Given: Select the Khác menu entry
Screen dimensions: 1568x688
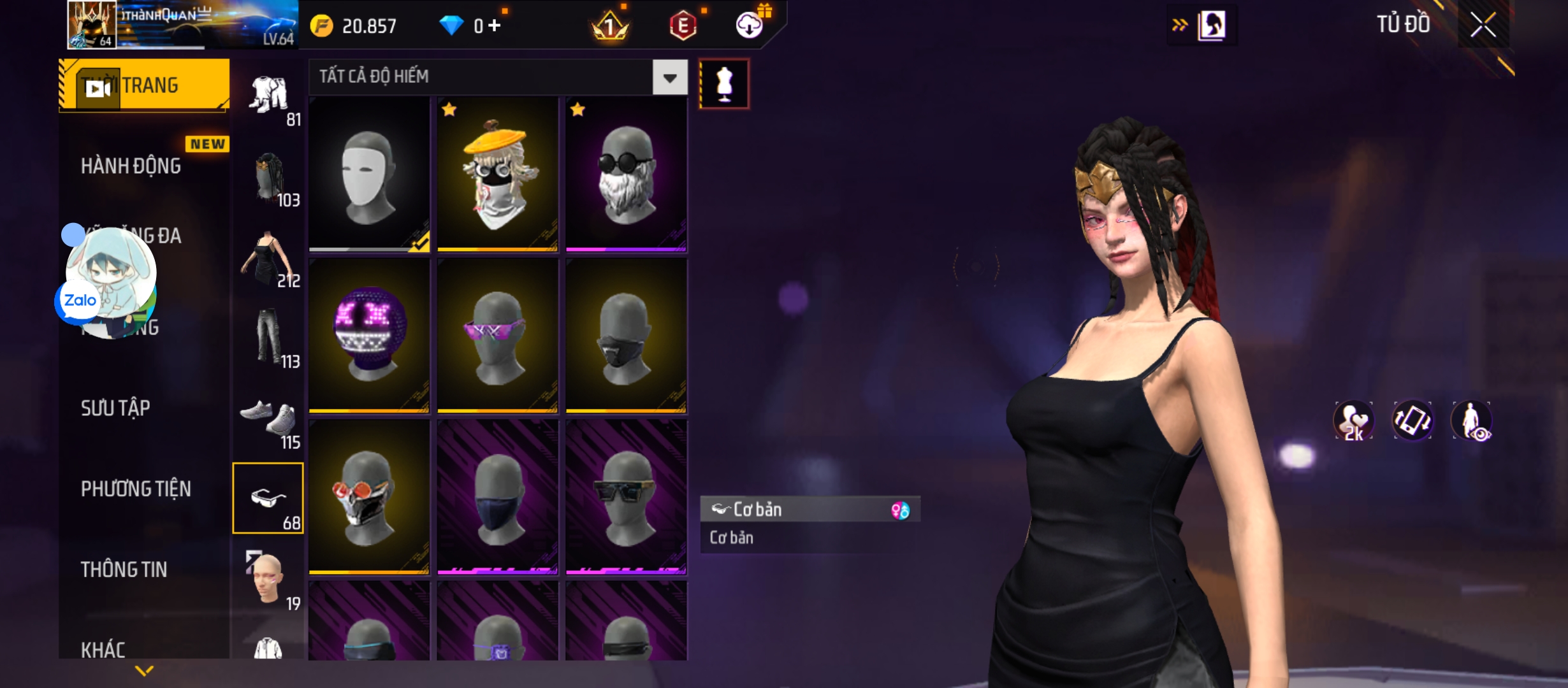Looking at the screenshot, I should pos(103,650).
